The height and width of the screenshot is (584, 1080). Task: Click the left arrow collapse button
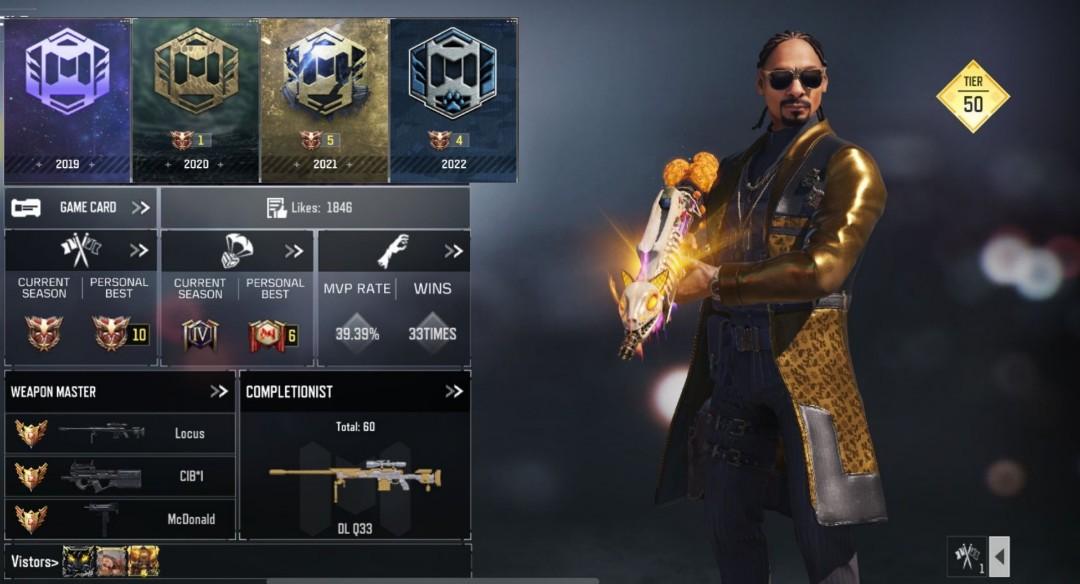tap(999, 556)
